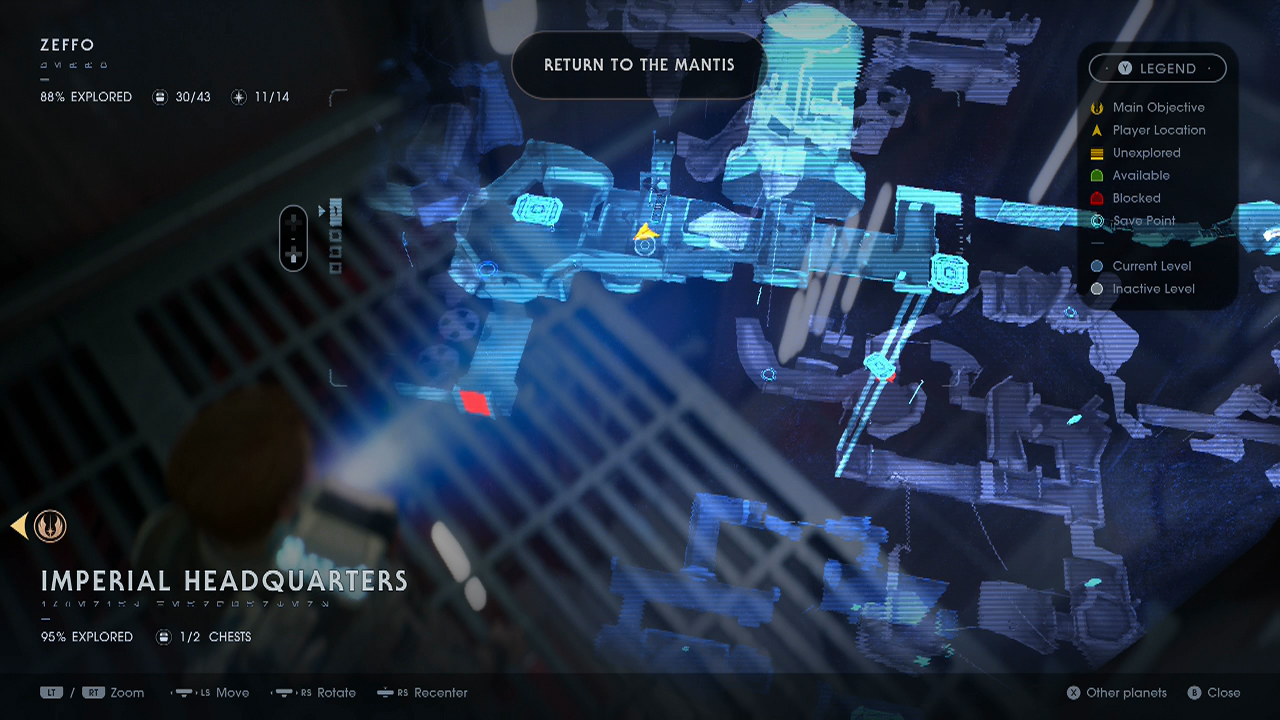Click the chest counter icon showing 30/43
Viewport: 1280px width, 720px height.
pyautogui.click(x=161, y=97)
